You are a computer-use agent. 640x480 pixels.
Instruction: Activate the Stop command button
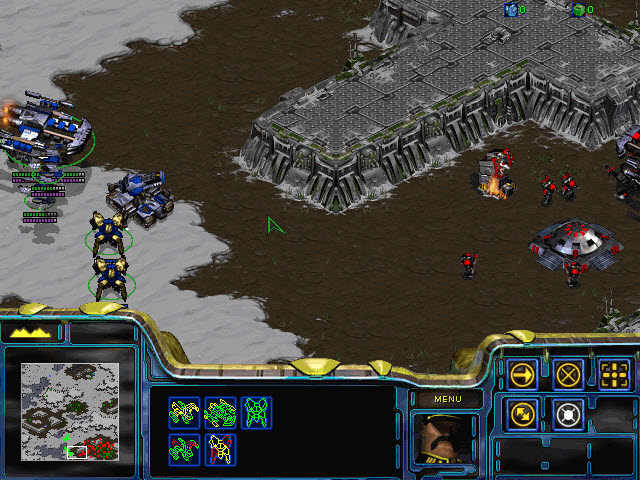[568, 374]
